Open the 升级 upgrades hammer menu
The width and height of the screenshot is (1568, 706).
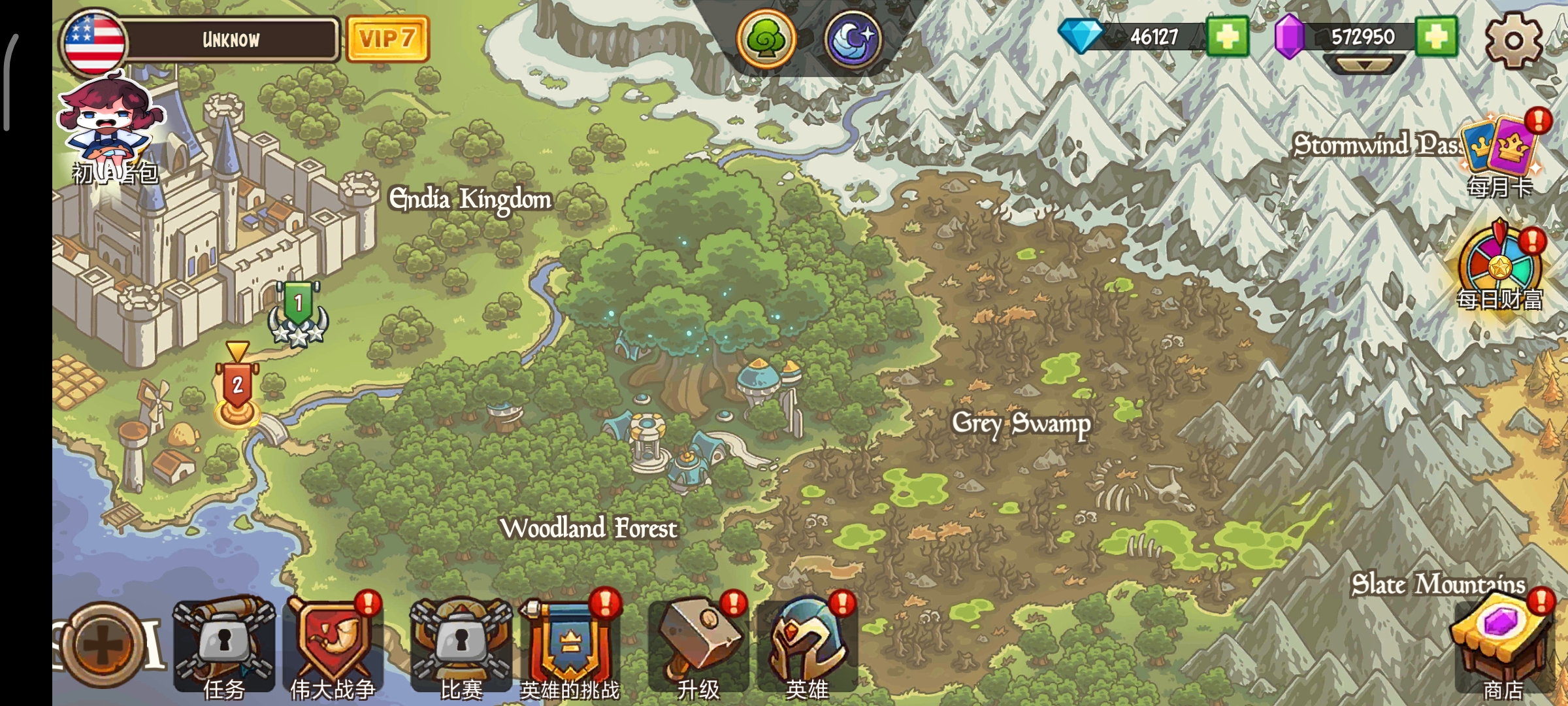click(699, 644)
